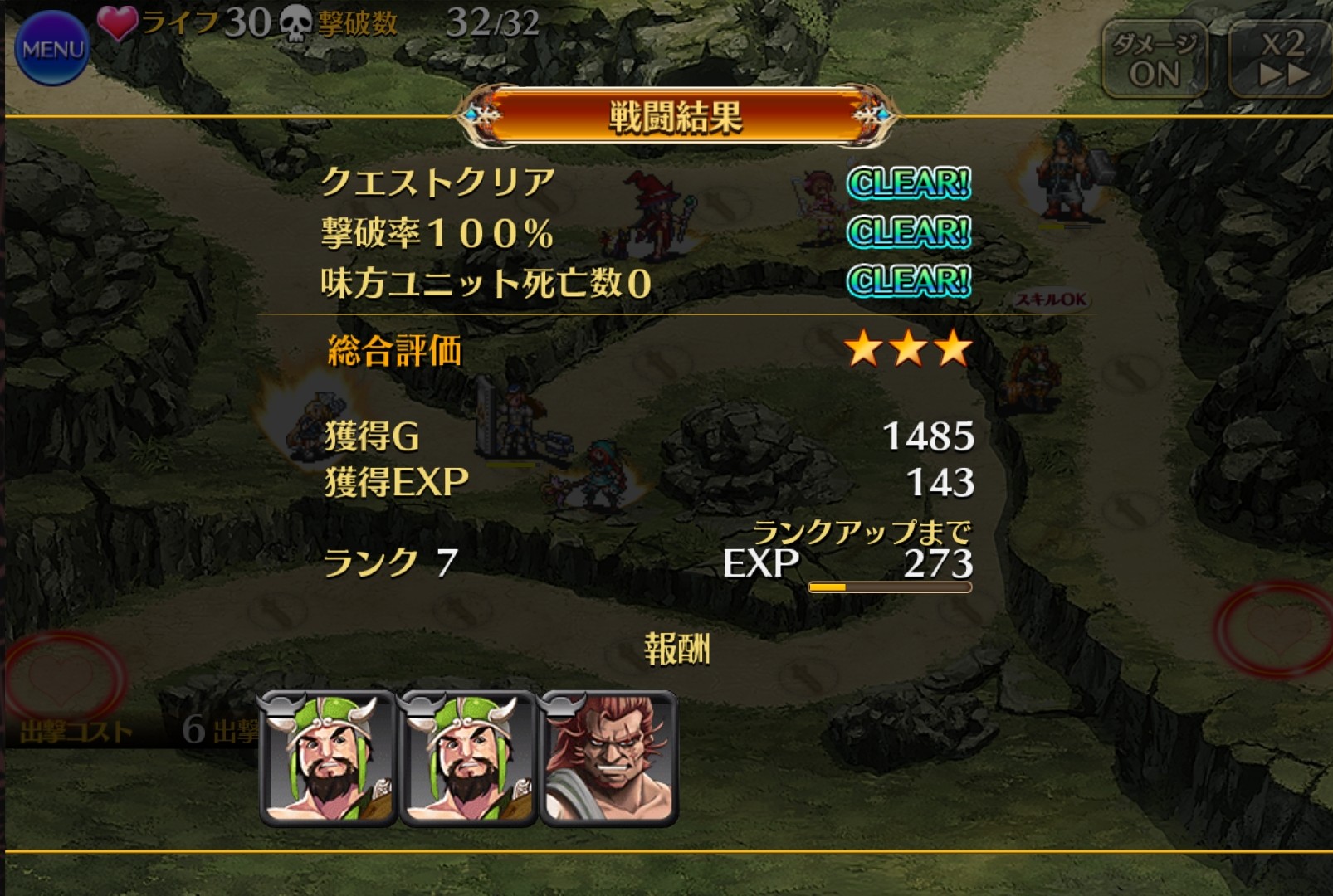Viewport: 1333px width, 896px height.
Task: Open the blue MENU button
Action: pyautogui.click(x=51, y=48)
